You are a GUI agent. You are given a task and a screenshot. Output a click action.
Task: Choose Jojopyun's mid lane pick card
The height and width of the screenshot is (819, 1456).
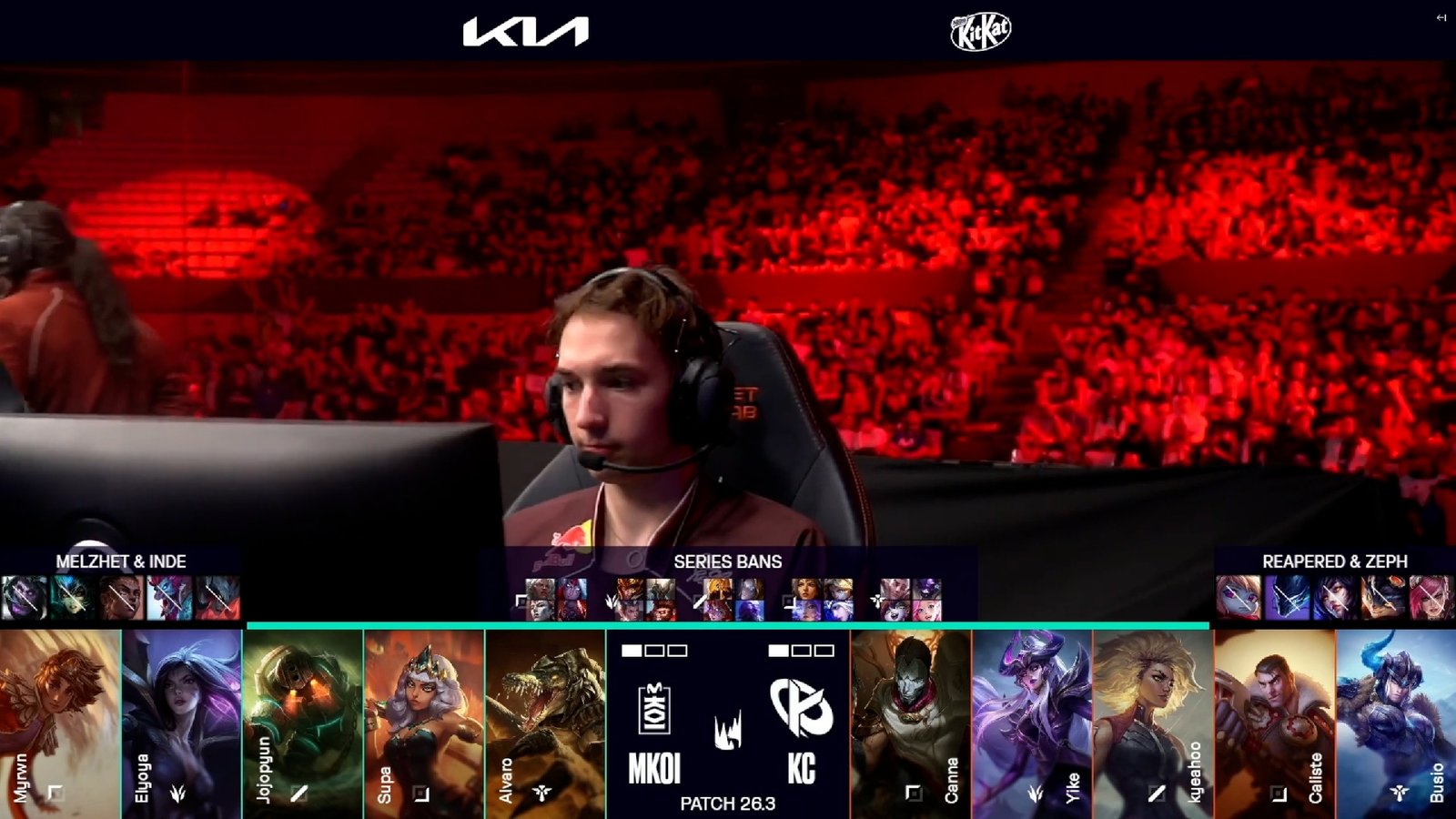pyautogui.click(x=303, y=723)
